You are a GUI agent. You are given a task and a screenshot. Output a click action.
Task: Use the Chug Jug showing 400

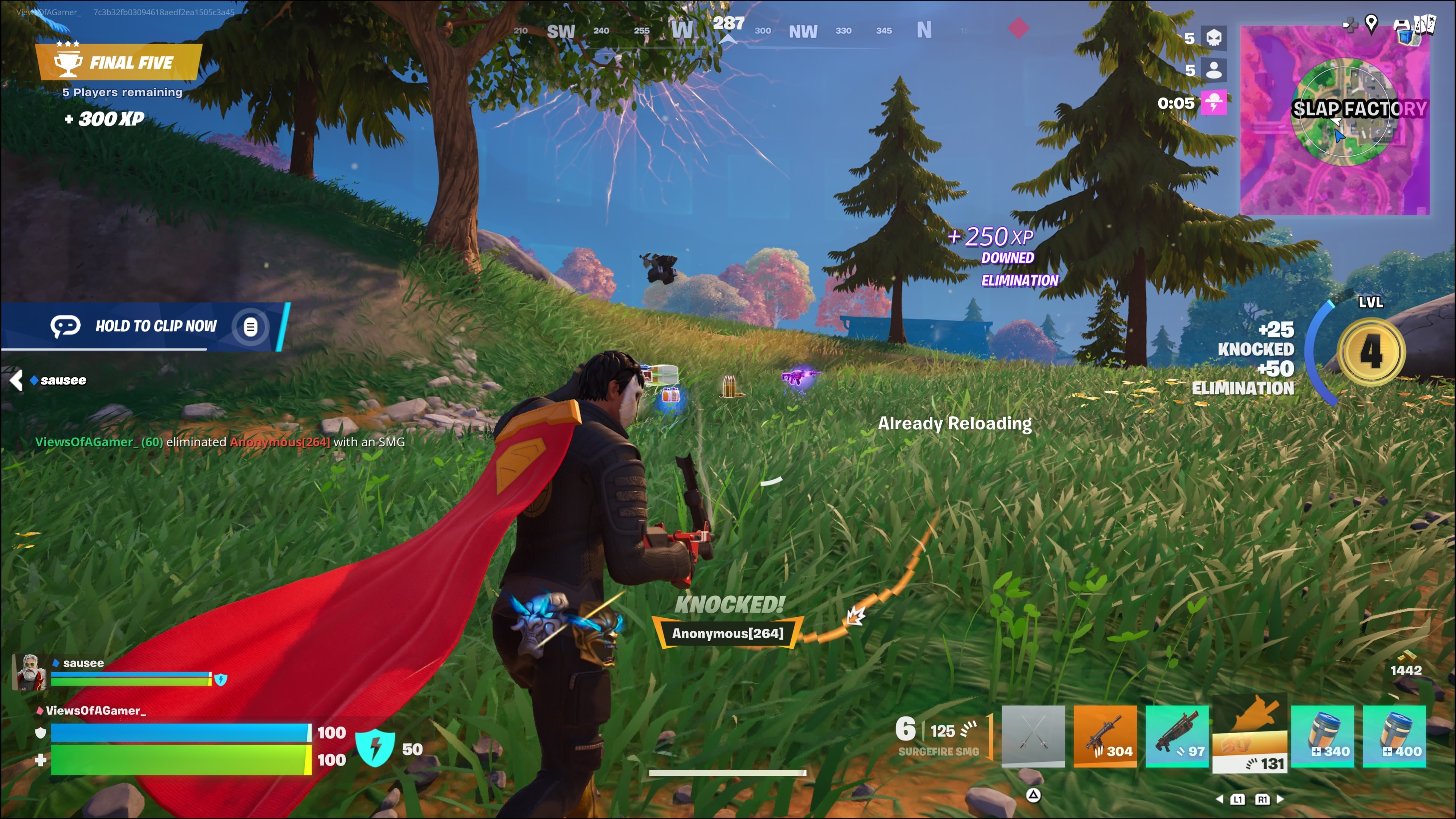tap(1395, 735)
